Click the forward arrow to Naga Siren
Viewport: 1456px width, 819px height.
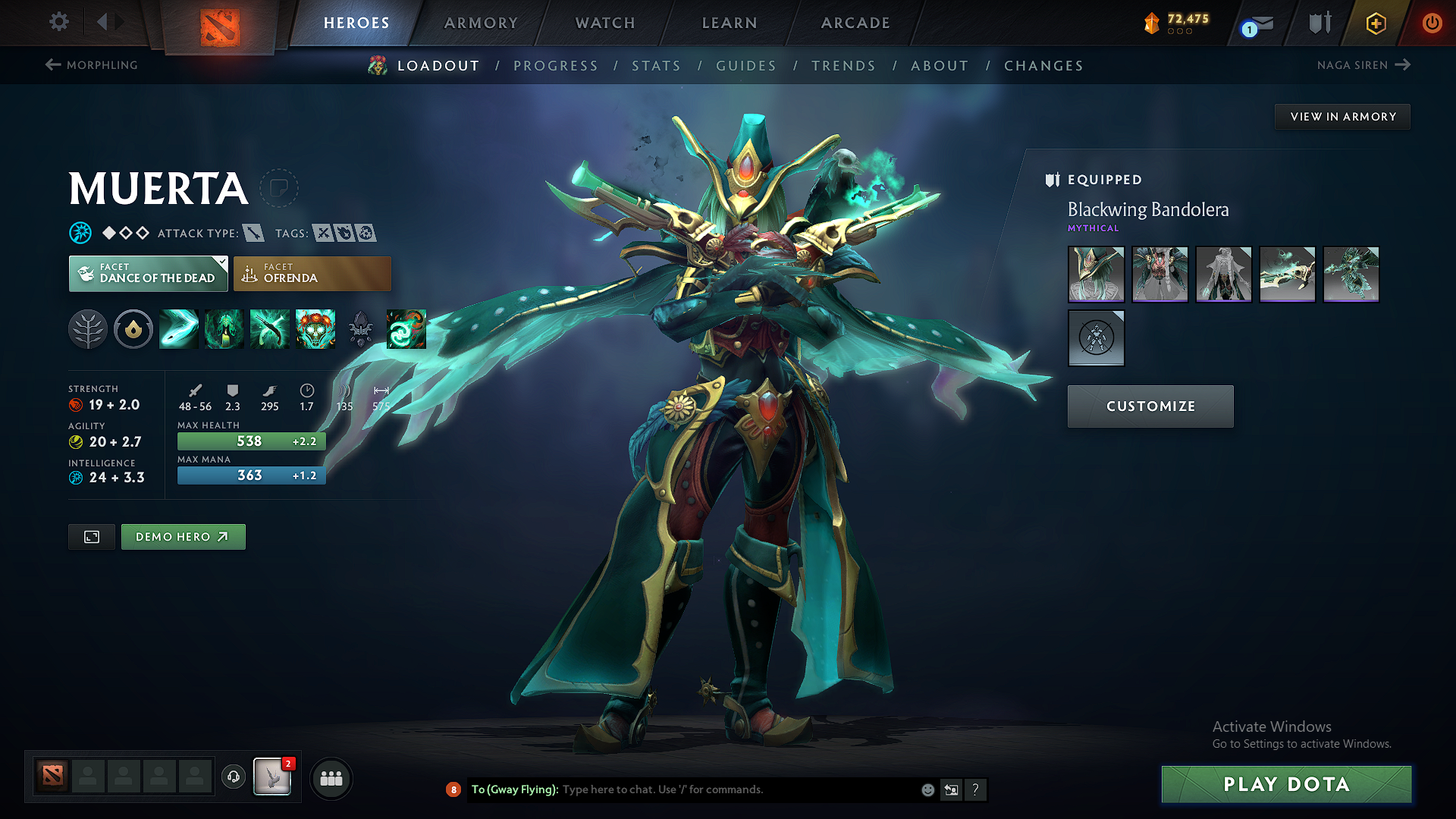(1401, 65)
